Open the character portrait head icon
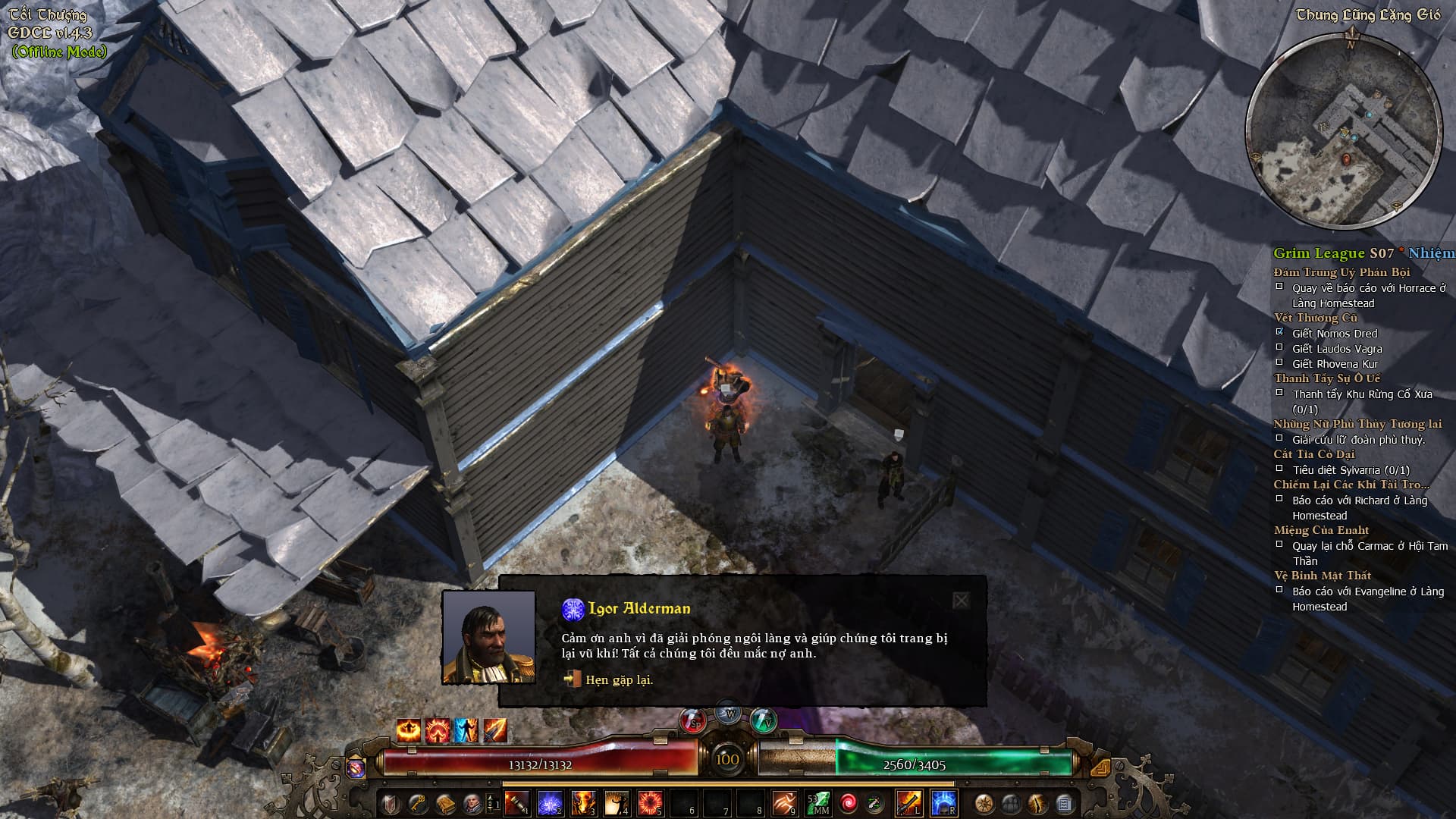This screenshot has width=1456, height=819. click(x=471, y=803)
